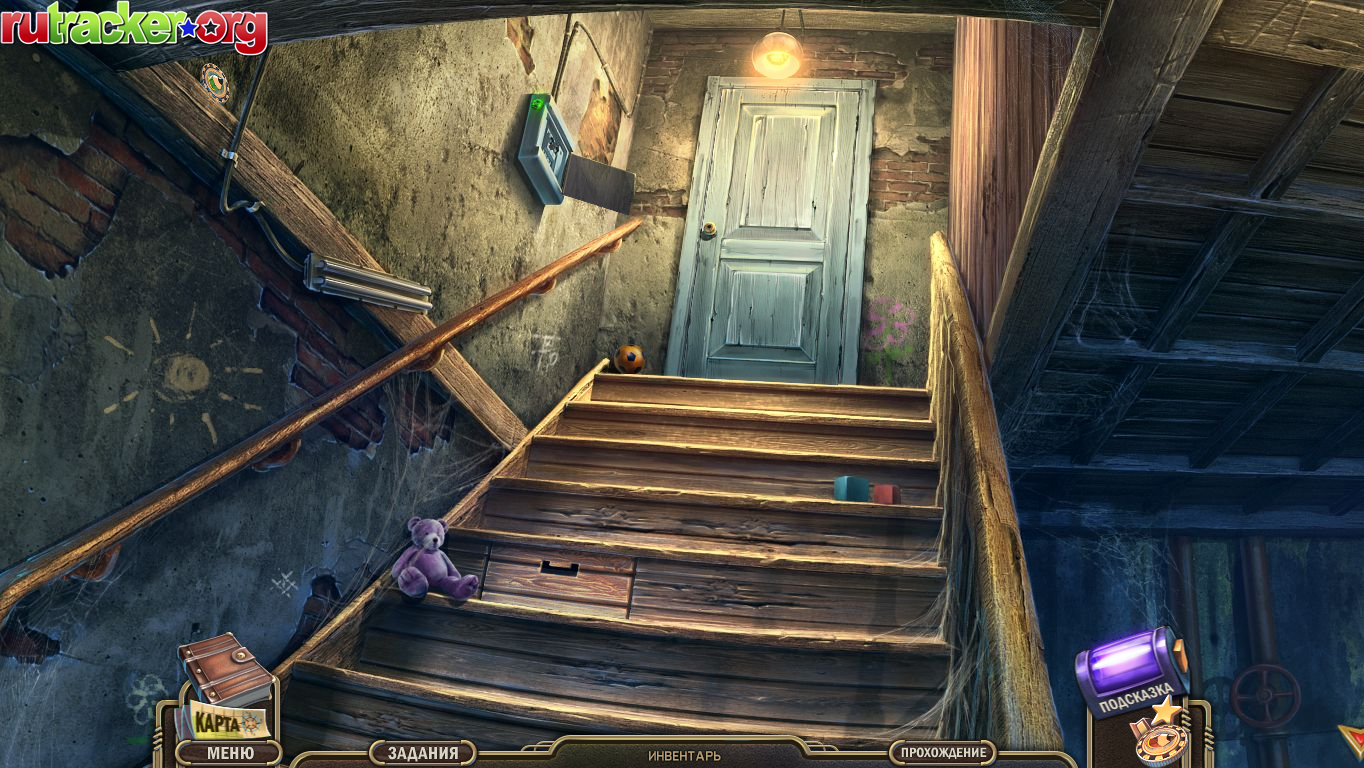1364x768 pixels.
Task: Click the glowing ceiling lamp above door
Action: point(775,55)
